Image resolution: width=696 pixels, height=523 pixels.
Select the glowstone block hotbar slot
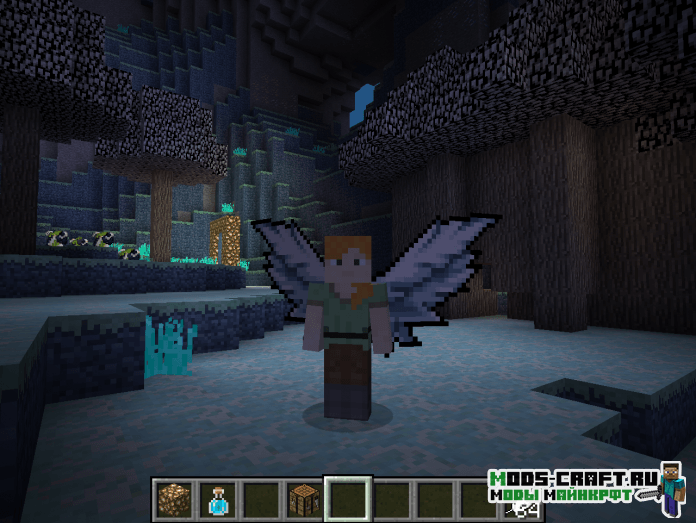click(x=173, y=498)
